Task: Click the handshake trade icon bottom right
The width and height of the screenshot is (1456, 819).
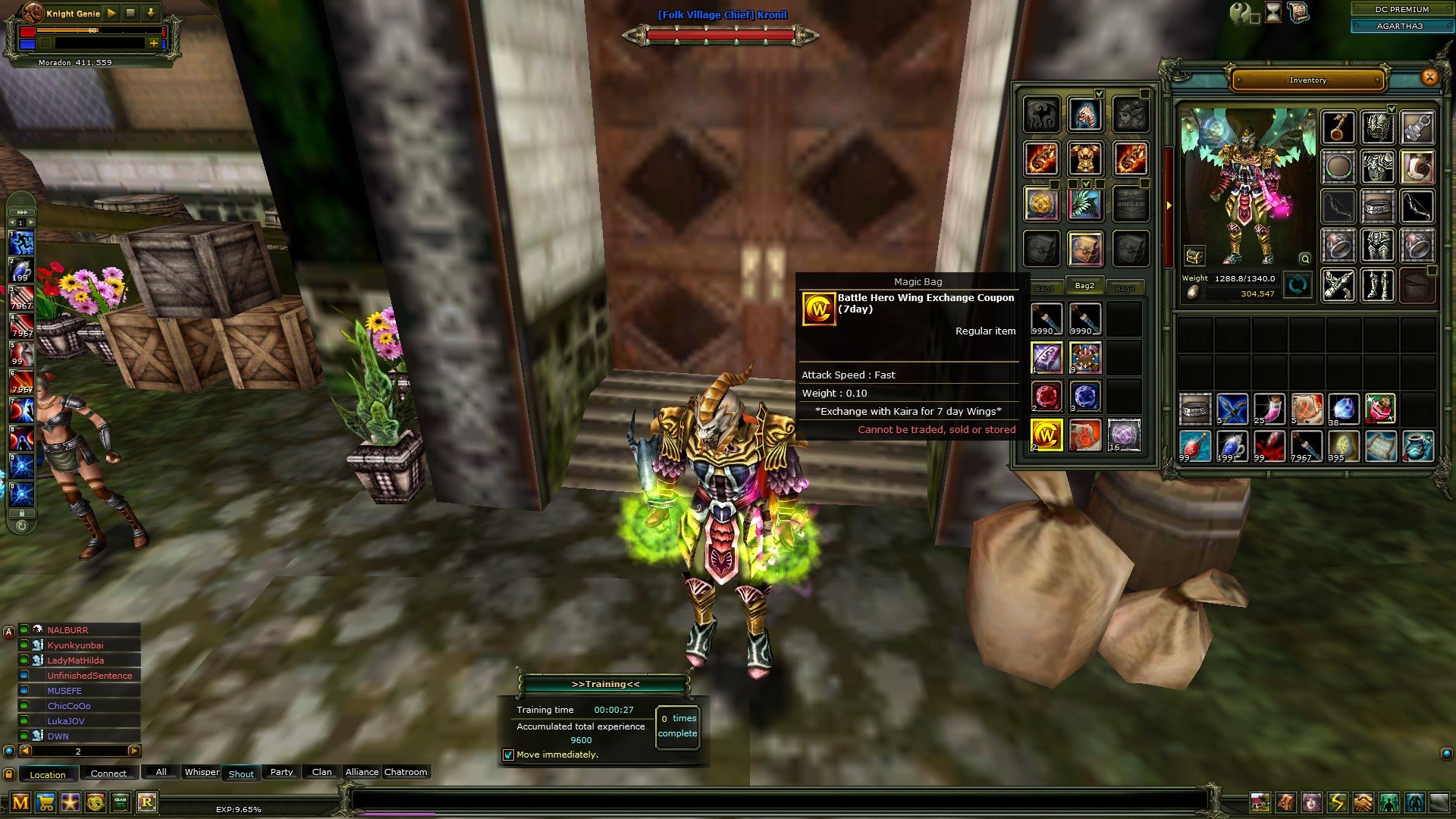Action: 1362,801
